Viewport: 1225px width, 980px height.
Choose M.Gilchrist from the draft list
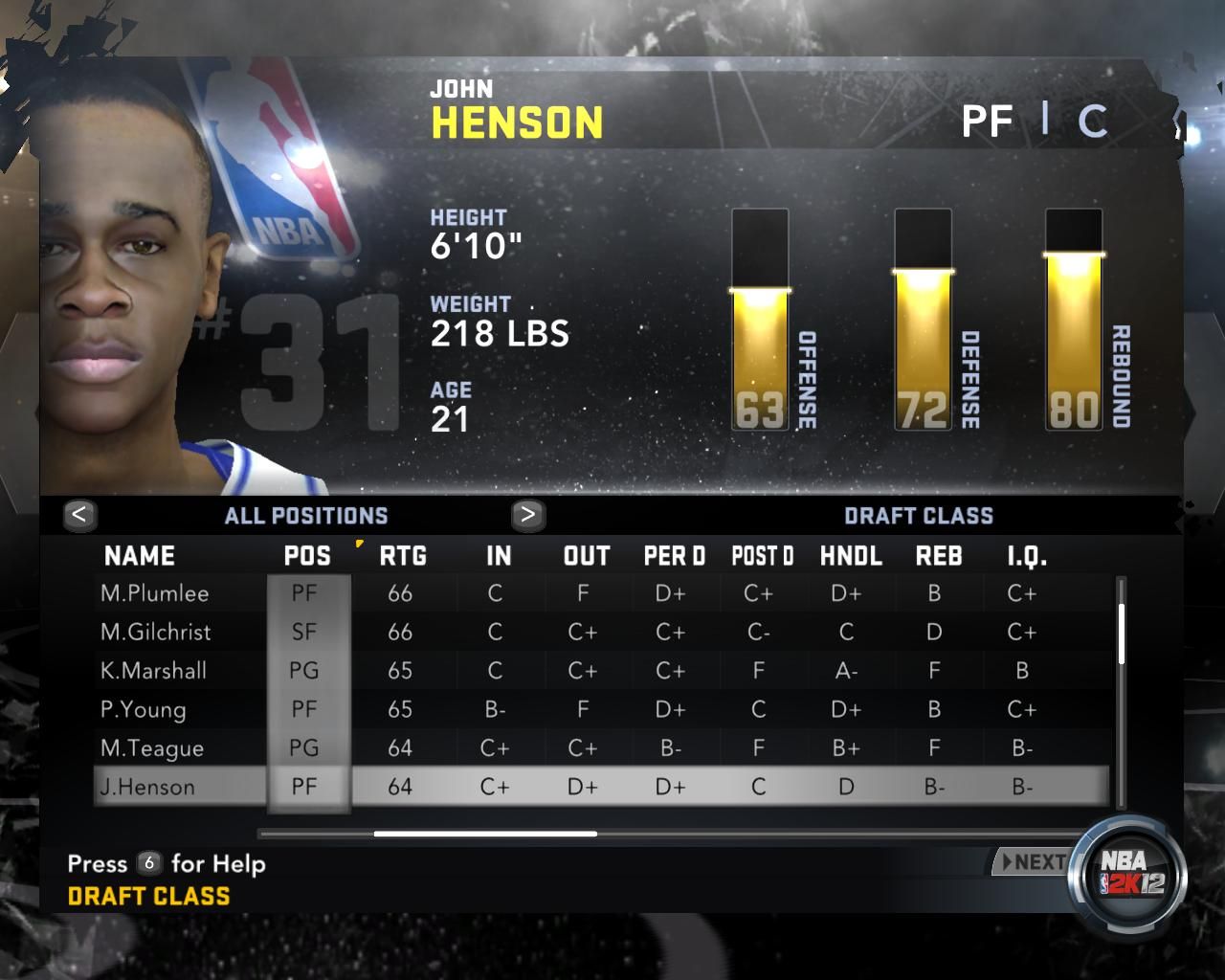[155, 632]
